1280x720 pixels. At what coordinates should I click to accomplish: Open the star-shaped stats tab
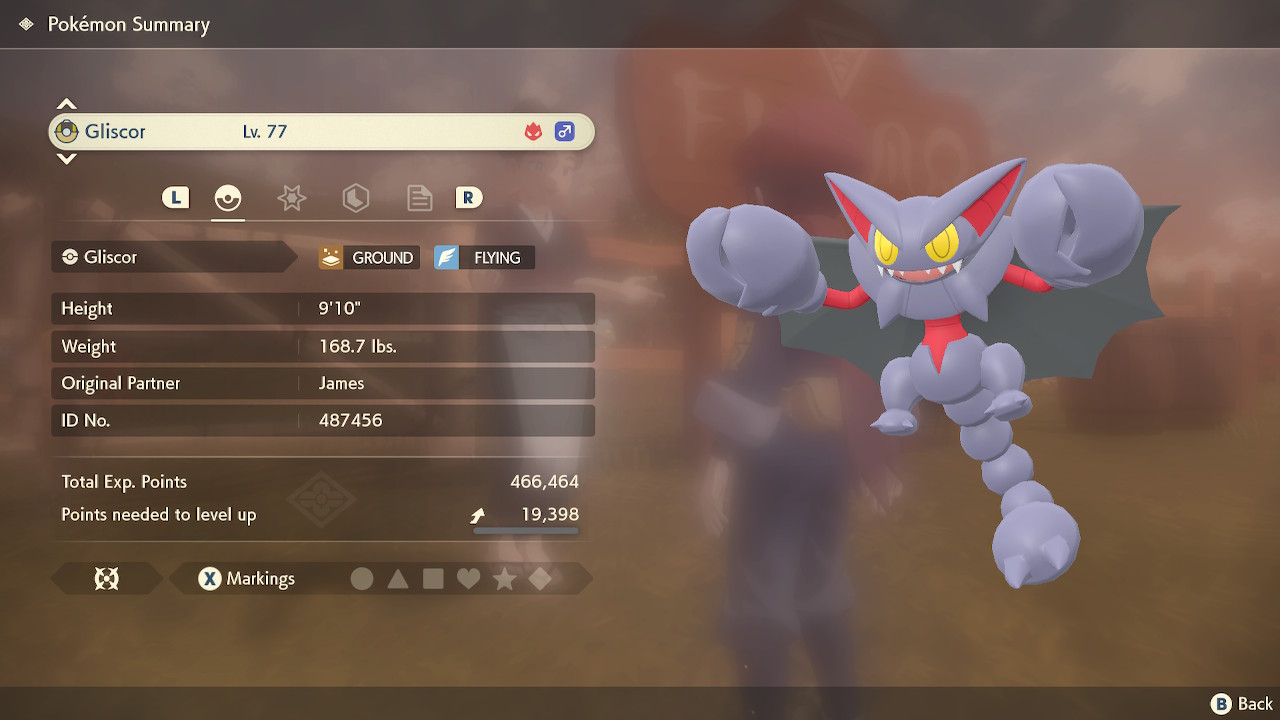(x=291, y=198)
